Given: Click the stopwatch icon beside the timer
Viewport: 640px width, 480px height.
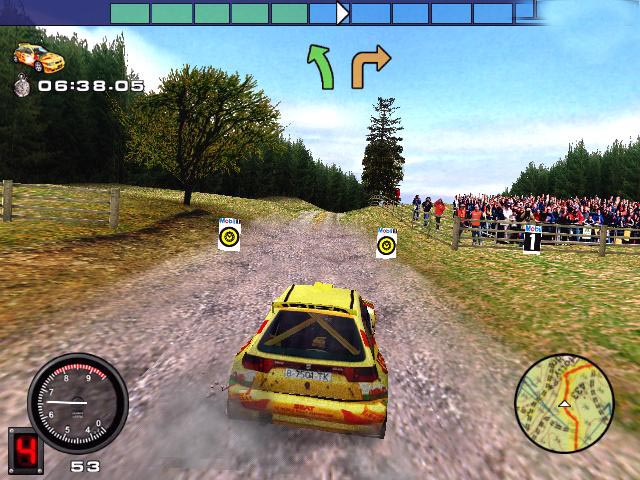Looking at the screenshot, I should tap(22, 86).
